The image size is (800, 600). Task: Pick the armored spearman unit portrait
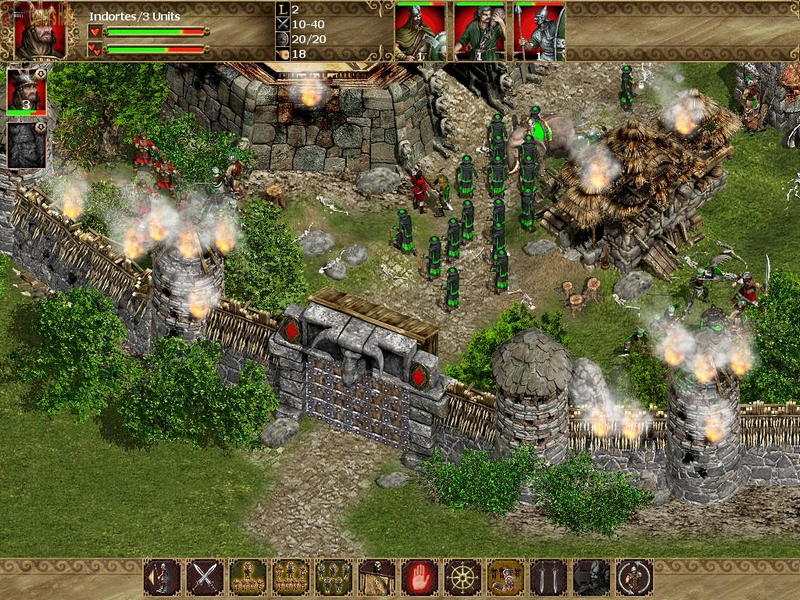click(x=539, y=31)
